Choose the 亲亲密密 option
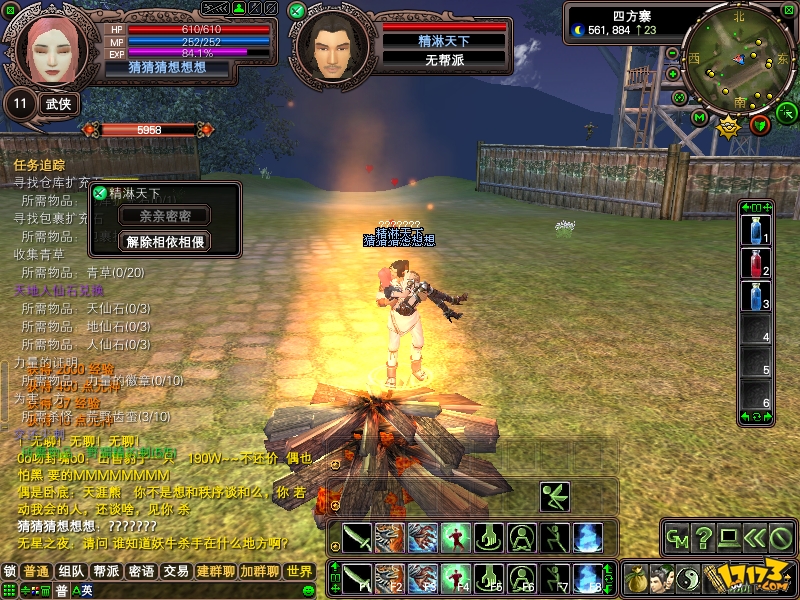Viewport: 800px width, 600px height. [x=165, y=215]
